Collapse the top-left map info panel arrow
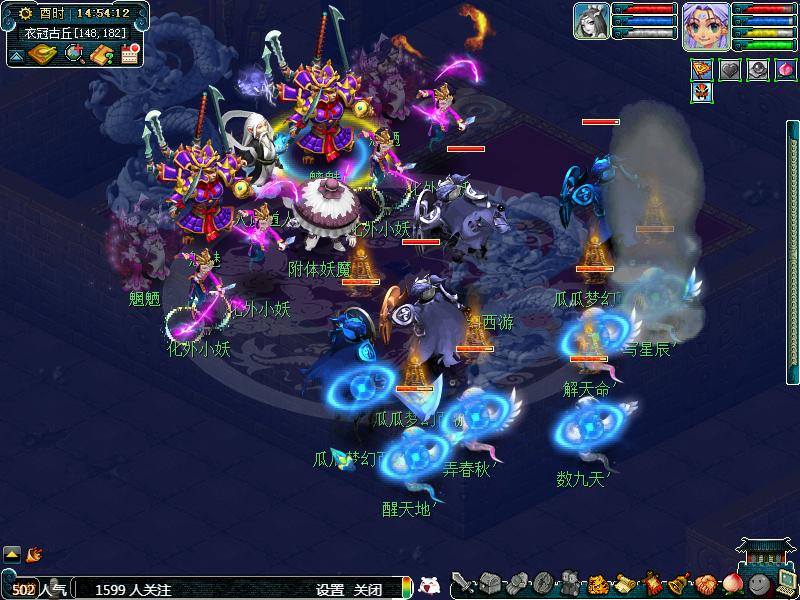Viewport: 800px width, 600px height. [16, 55]
